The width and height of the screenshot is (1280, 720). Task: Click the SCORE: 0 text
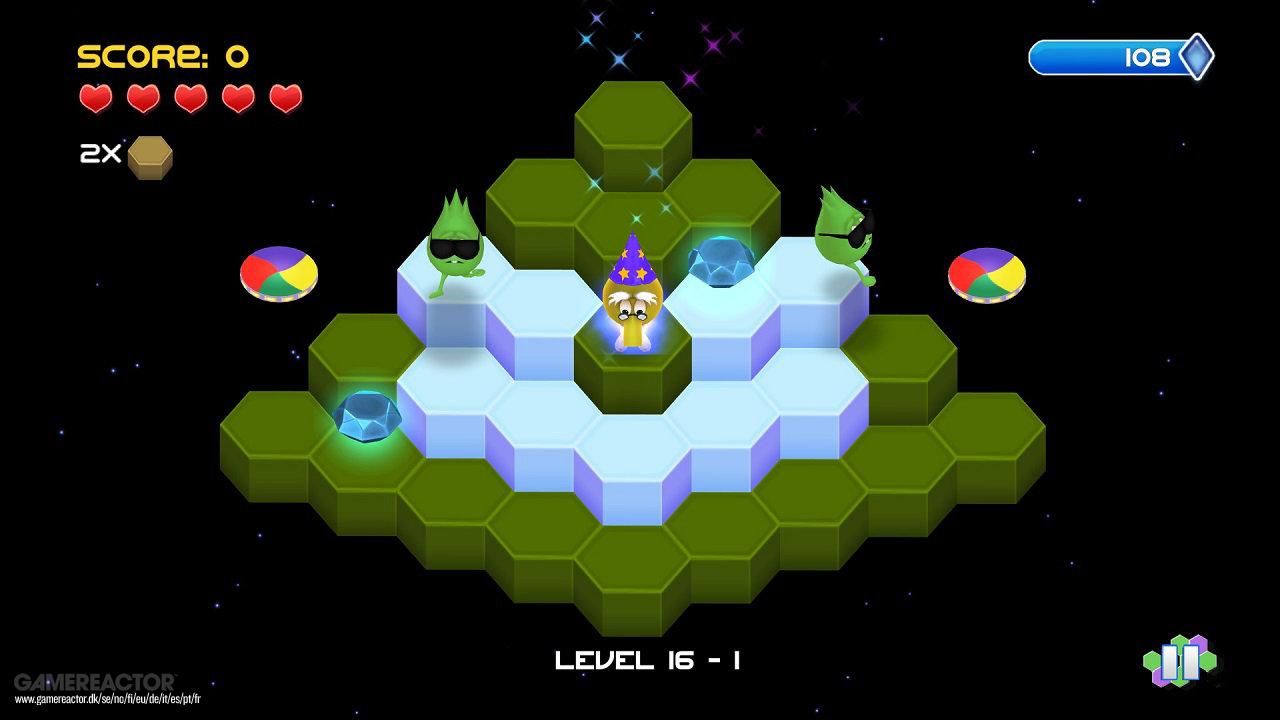tap(160, 57)
